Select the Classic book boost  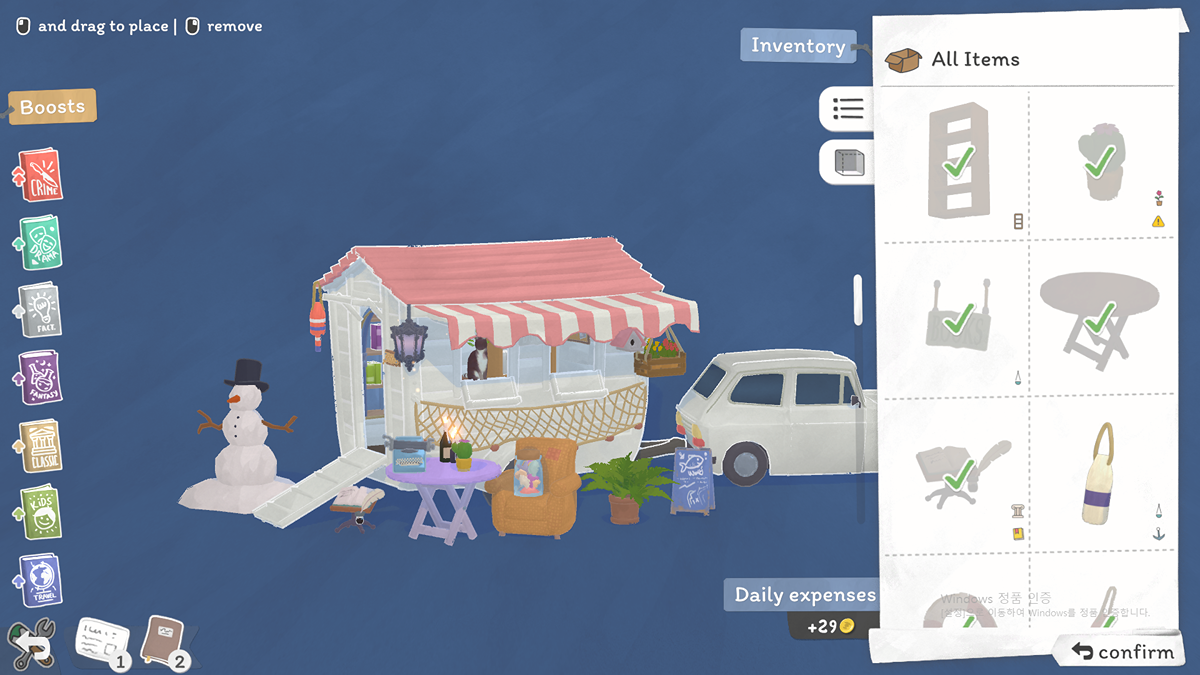(41, 446)
